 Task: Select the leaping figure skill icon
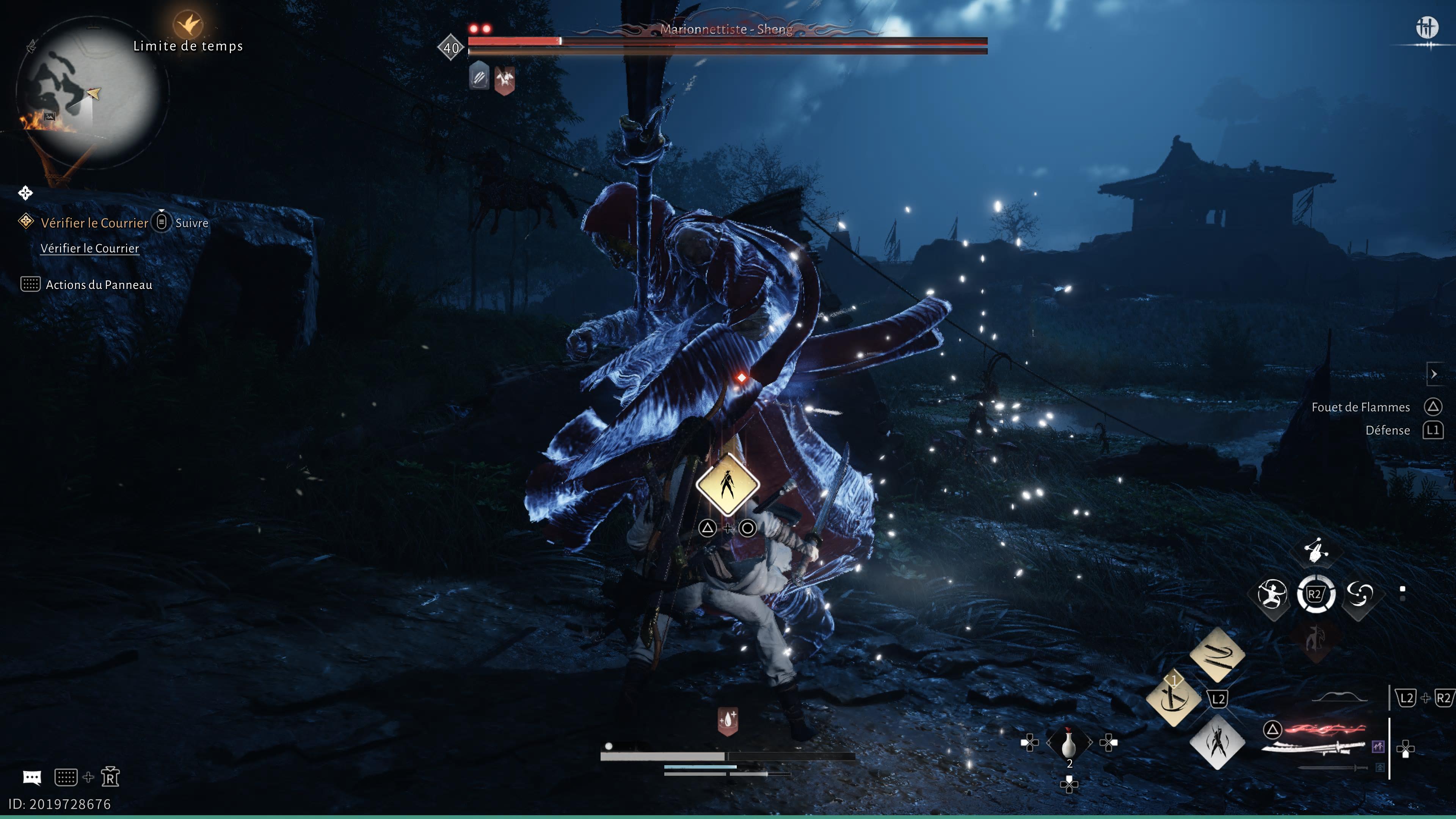[1316, 550]
